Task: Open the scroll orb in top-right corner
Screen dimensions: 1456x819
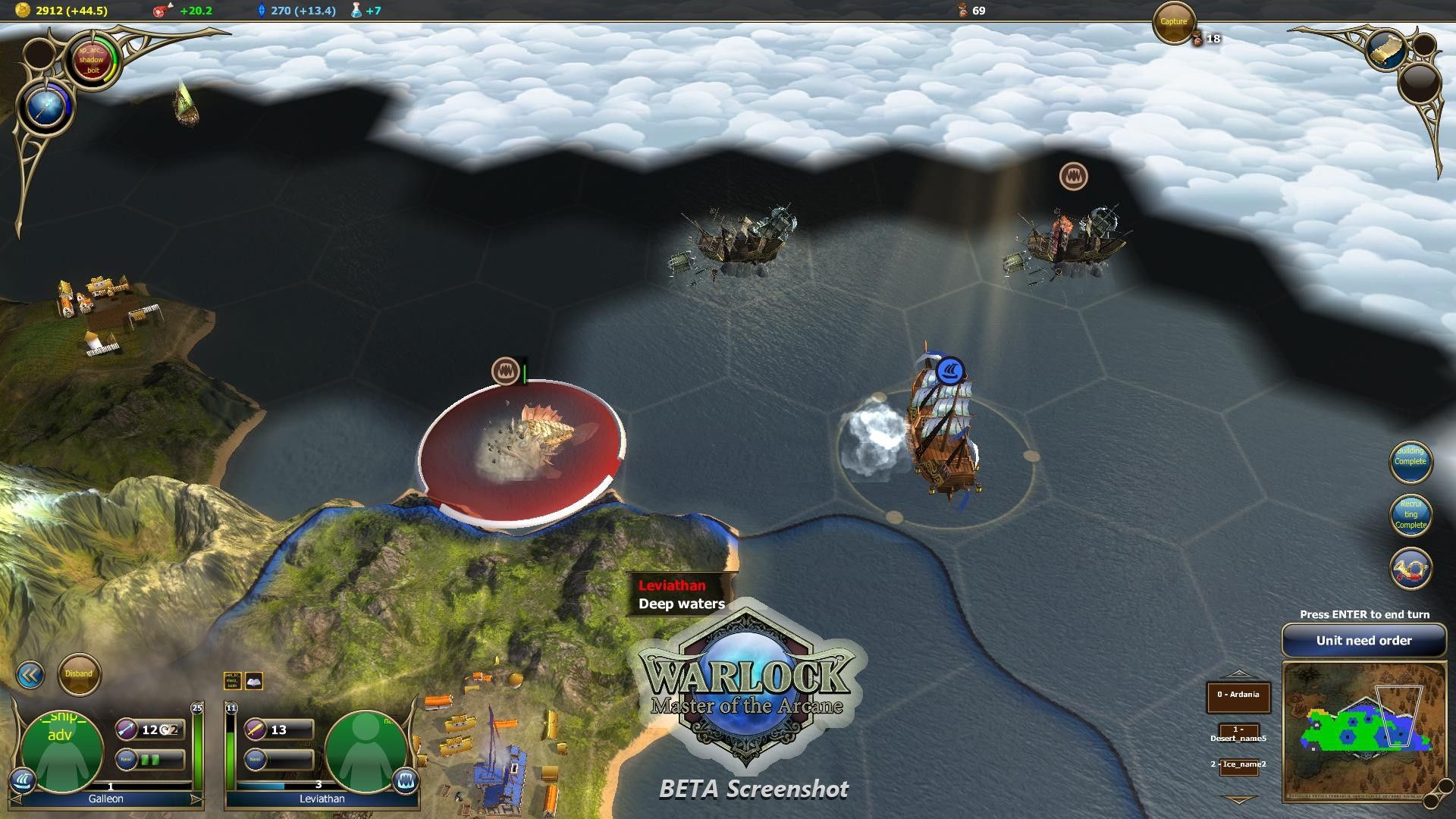Action: point(1385,49)
